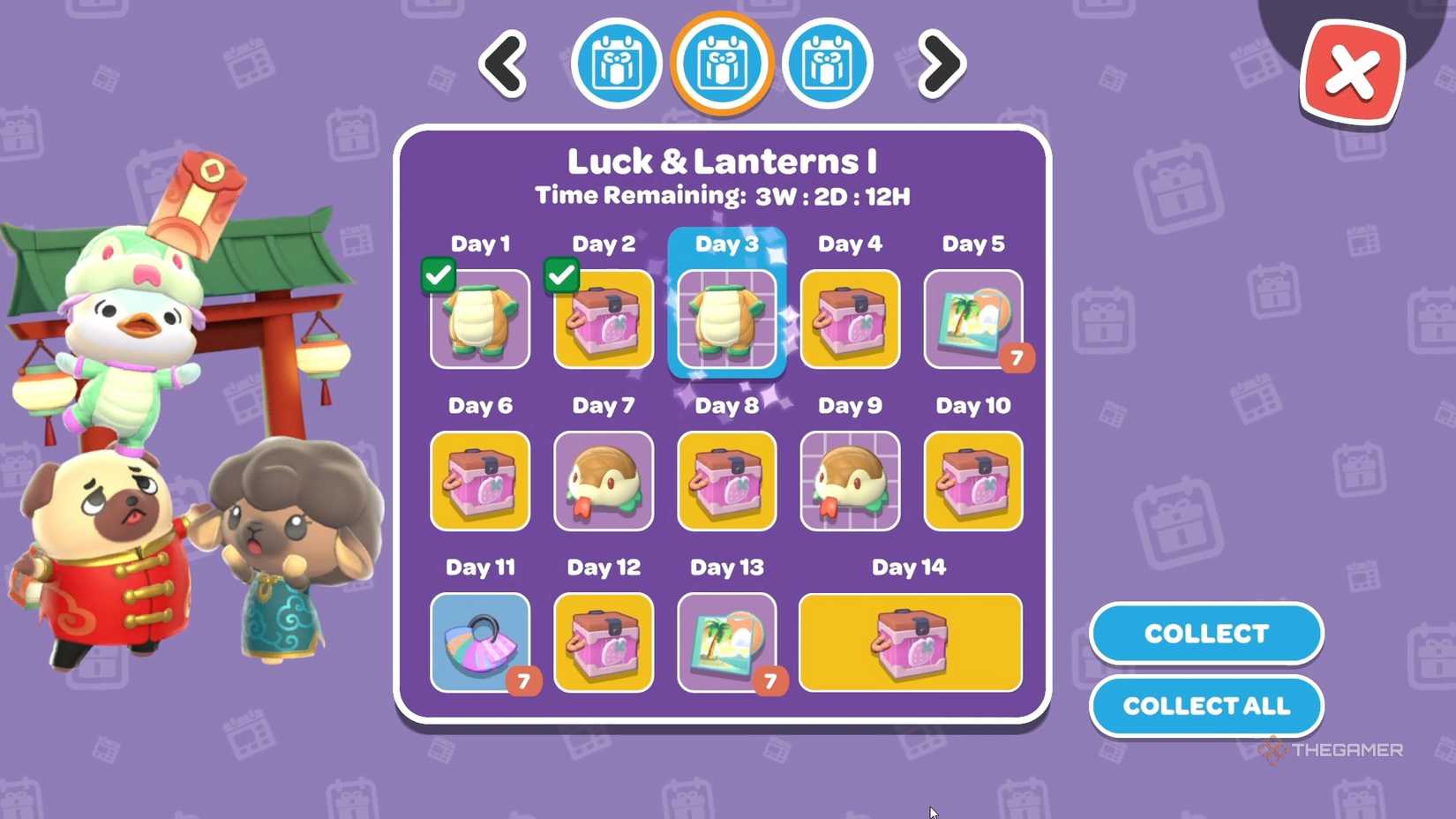1456x819 pixels.
Task: Click the Day 9 turnip reward
Action: pyautogui.click(x=849, y=482)
